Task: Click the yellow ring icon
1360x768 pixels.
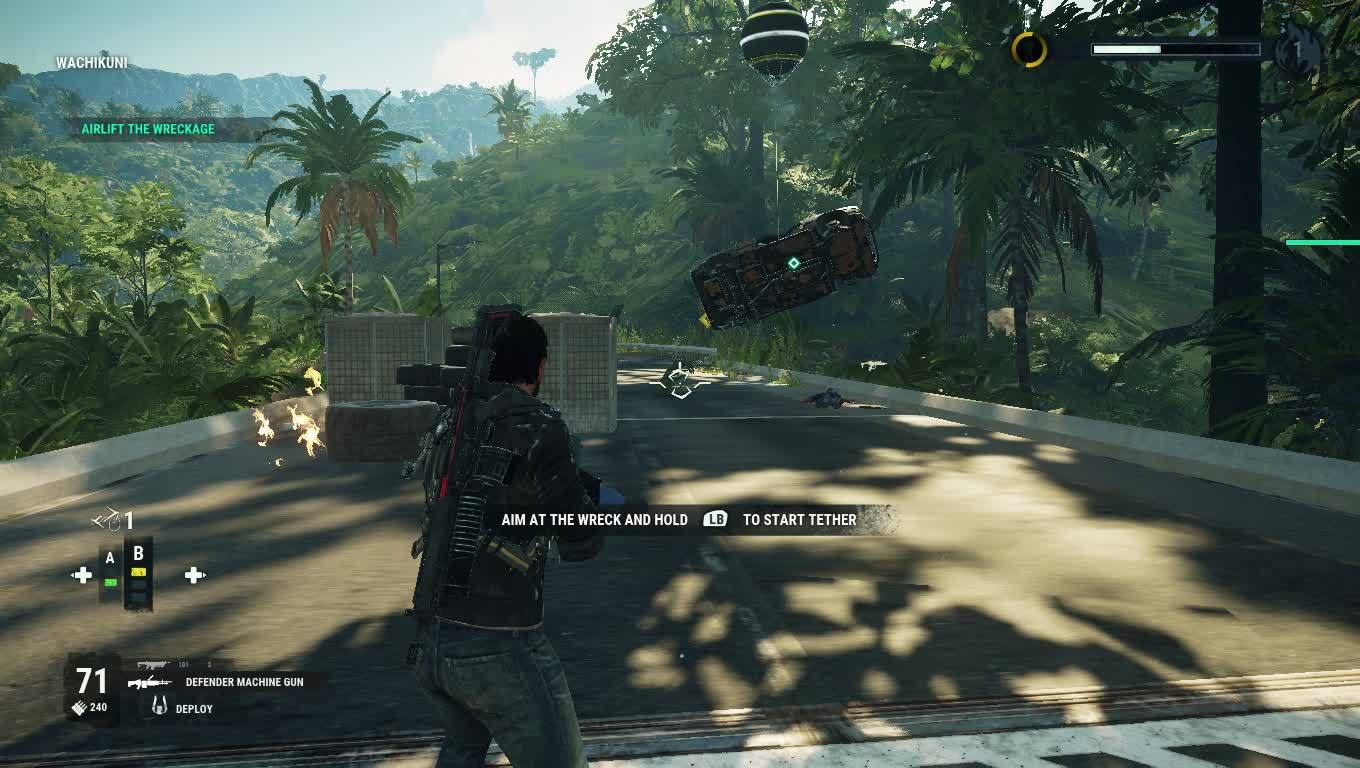Action: tap(1029, 49)
